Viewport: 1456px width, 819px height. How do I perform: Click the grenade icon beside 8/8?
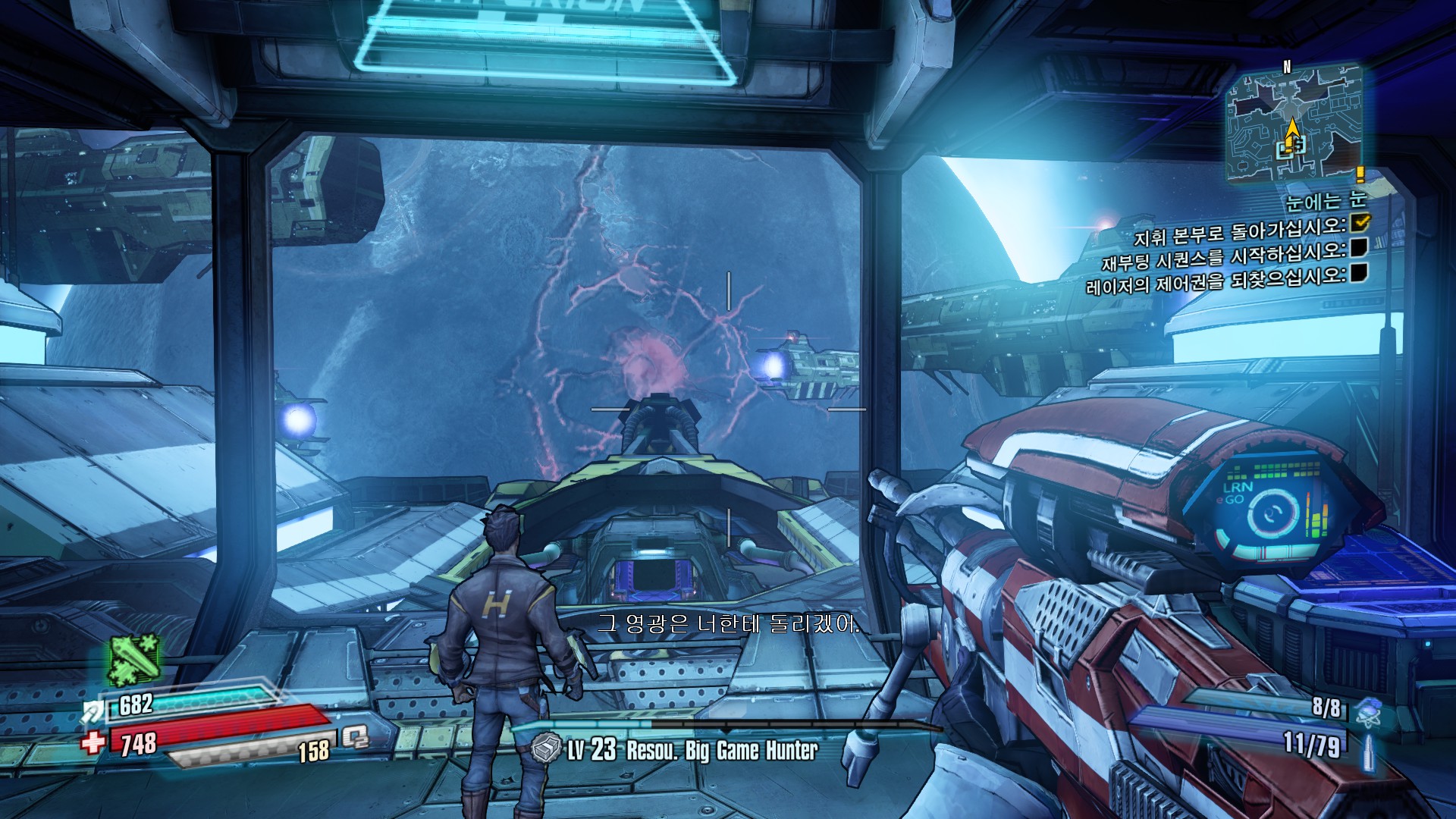(x=1368, y=710)
